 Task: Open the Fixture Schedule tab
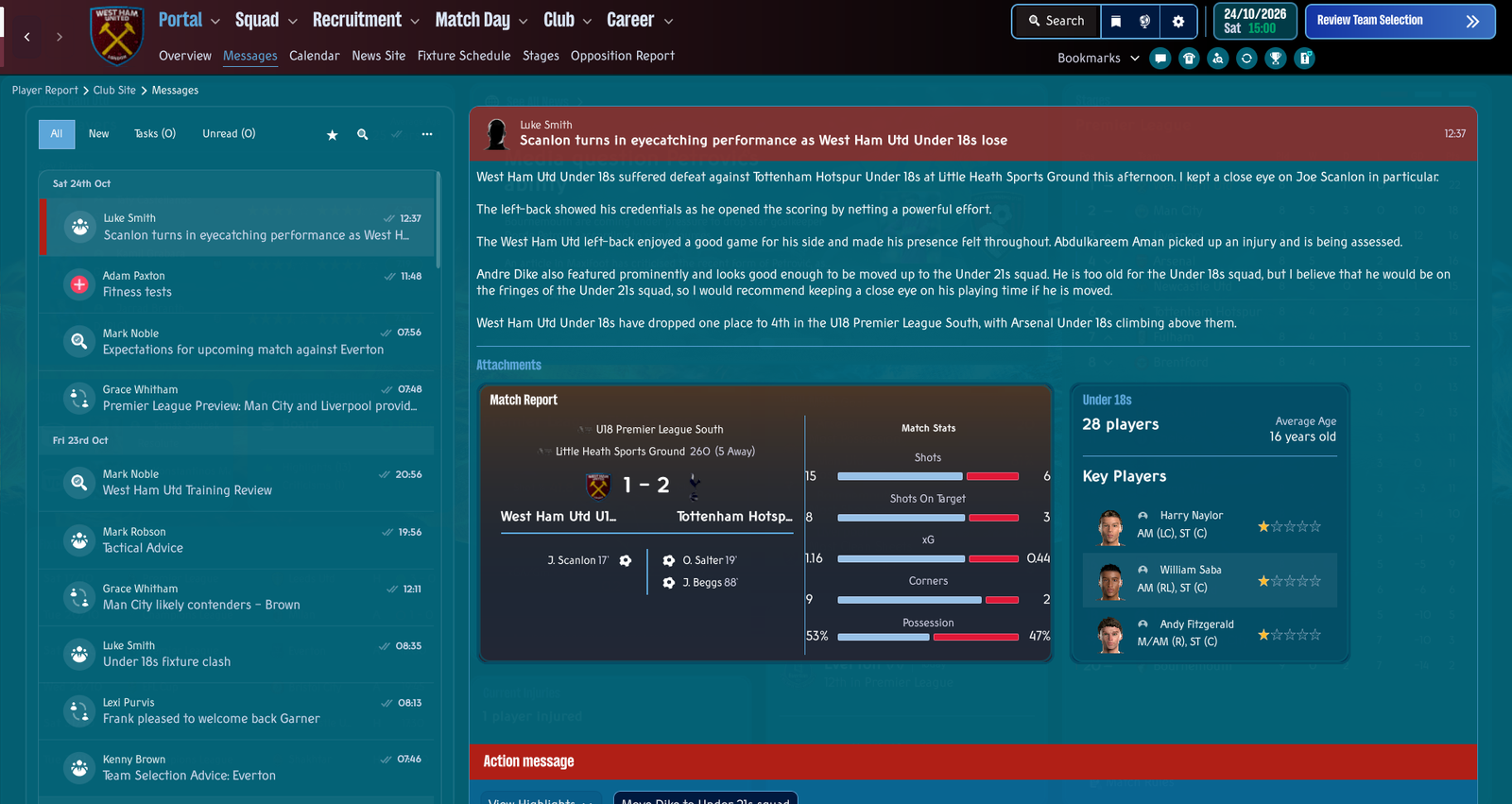pos(463,56)
